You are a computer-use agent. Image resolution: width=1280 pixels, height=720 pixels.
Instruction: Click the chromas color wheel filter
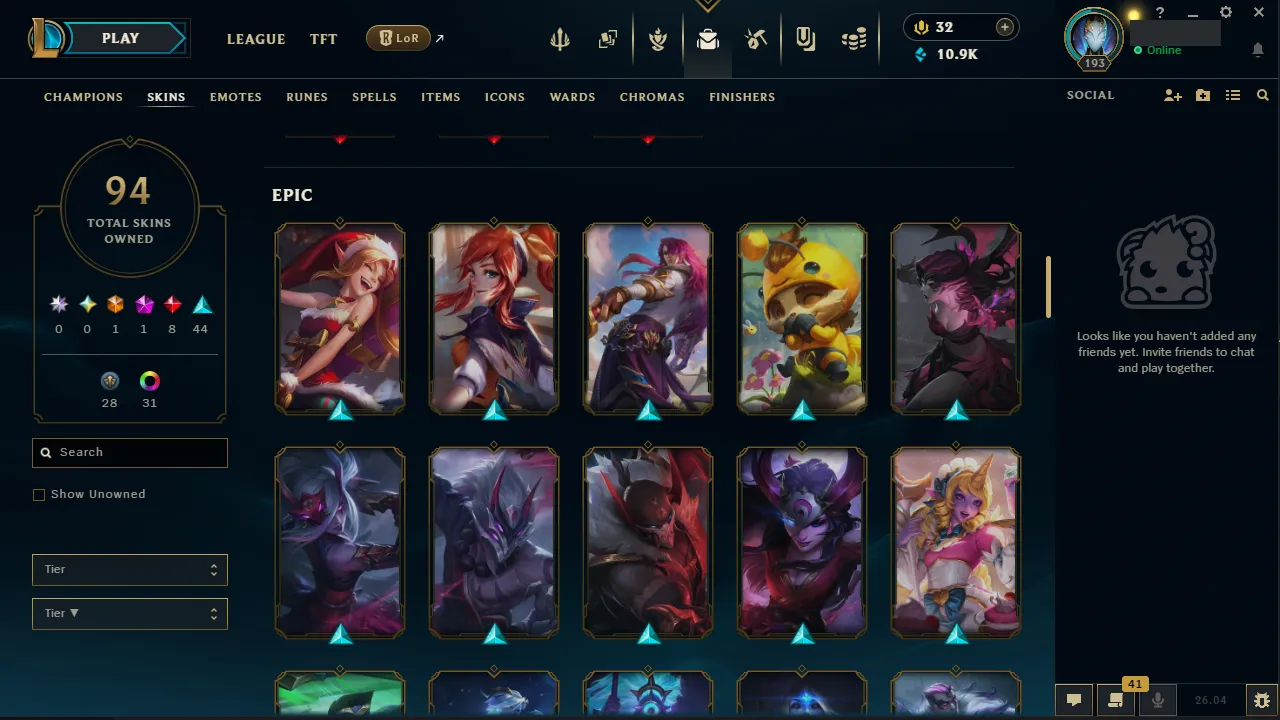click(149, 381)
